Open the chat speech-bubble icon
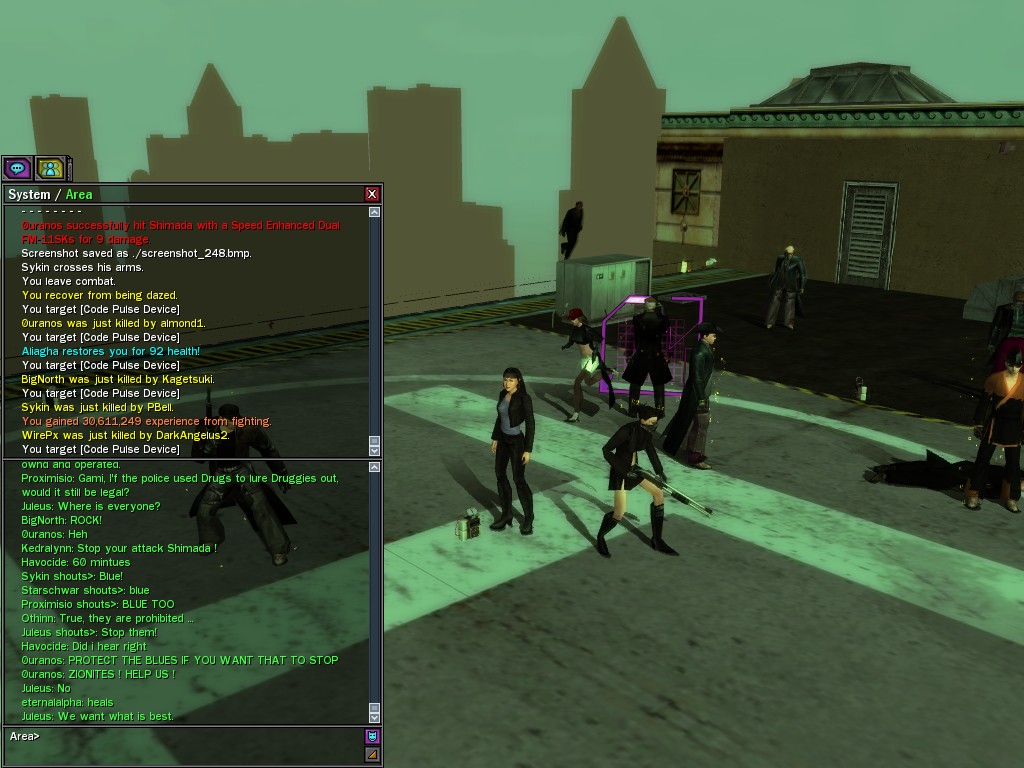Screen dimensions: 1024x768 point(17,168)
